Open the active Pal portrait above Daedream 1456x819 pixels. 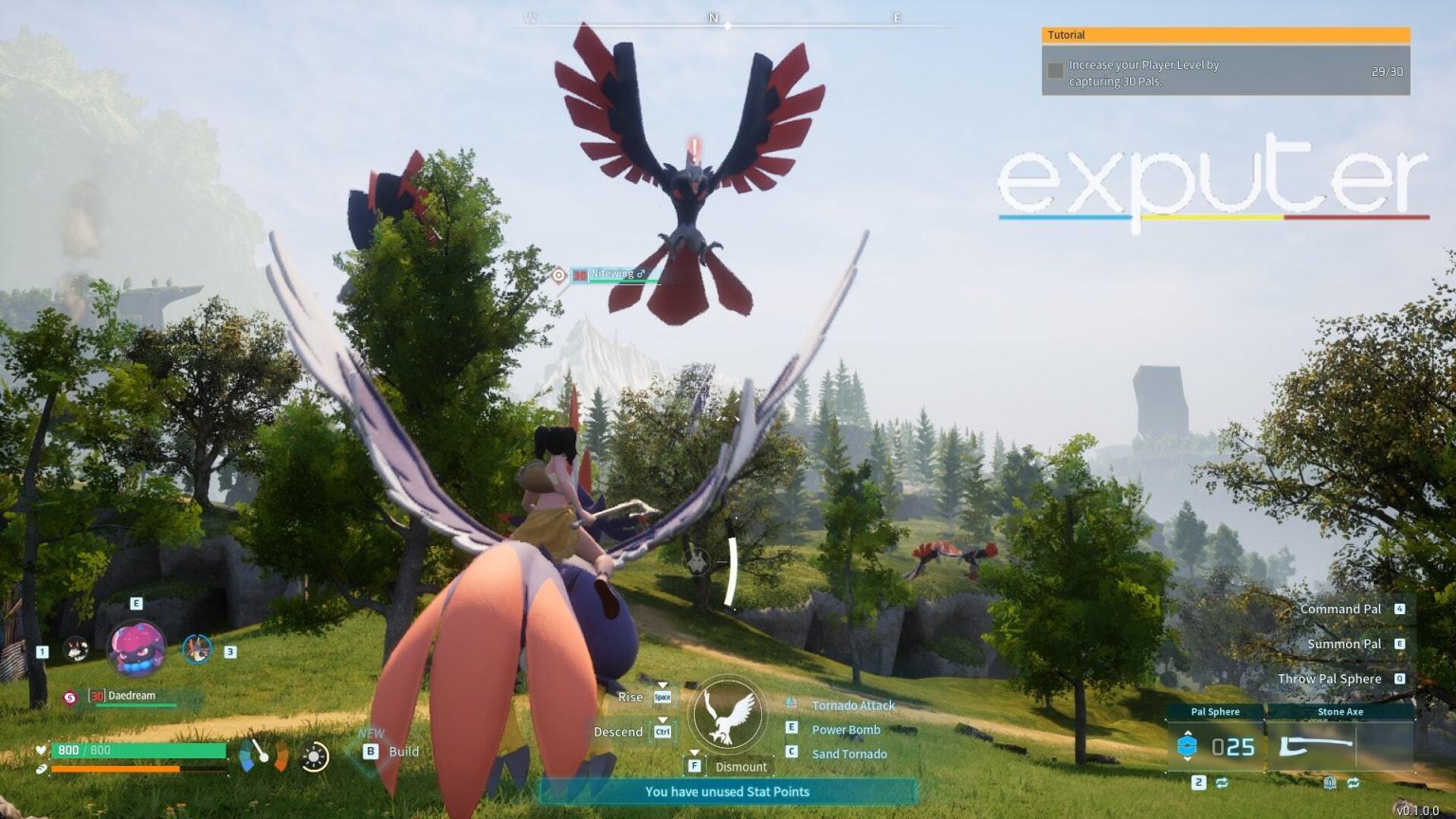pos(138,647)
